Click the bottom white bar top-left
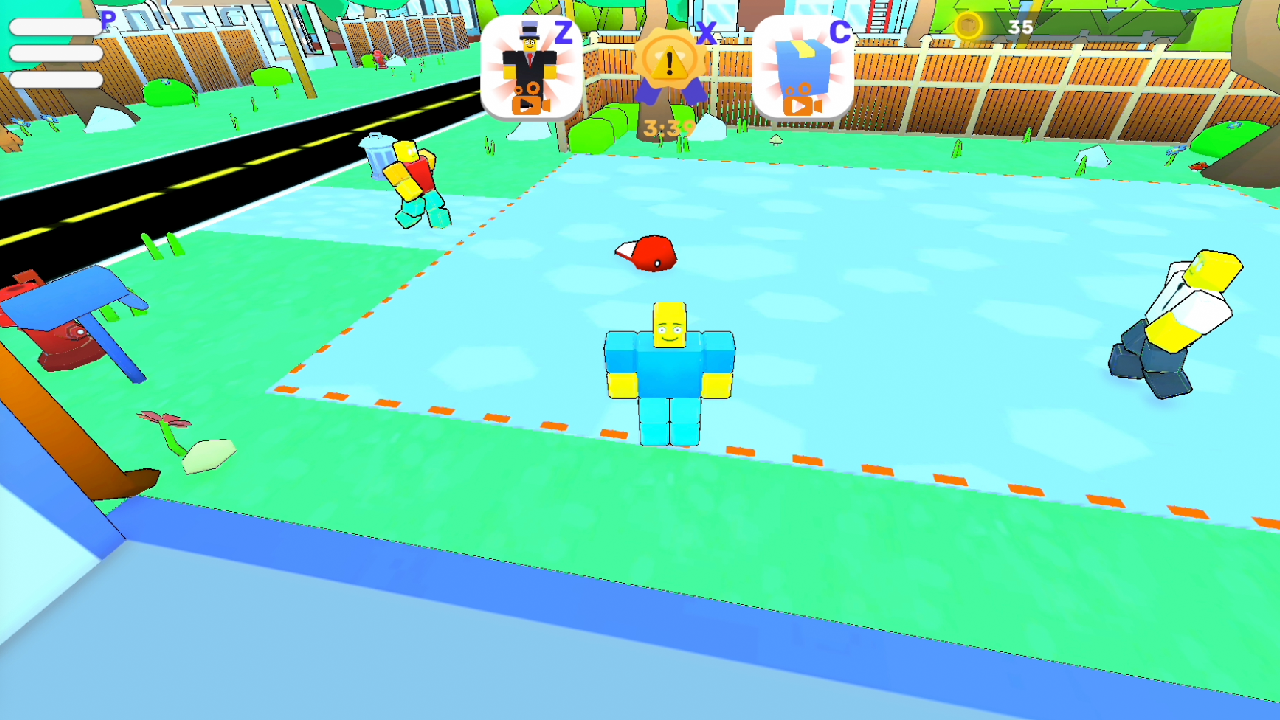 pos(55,80)
